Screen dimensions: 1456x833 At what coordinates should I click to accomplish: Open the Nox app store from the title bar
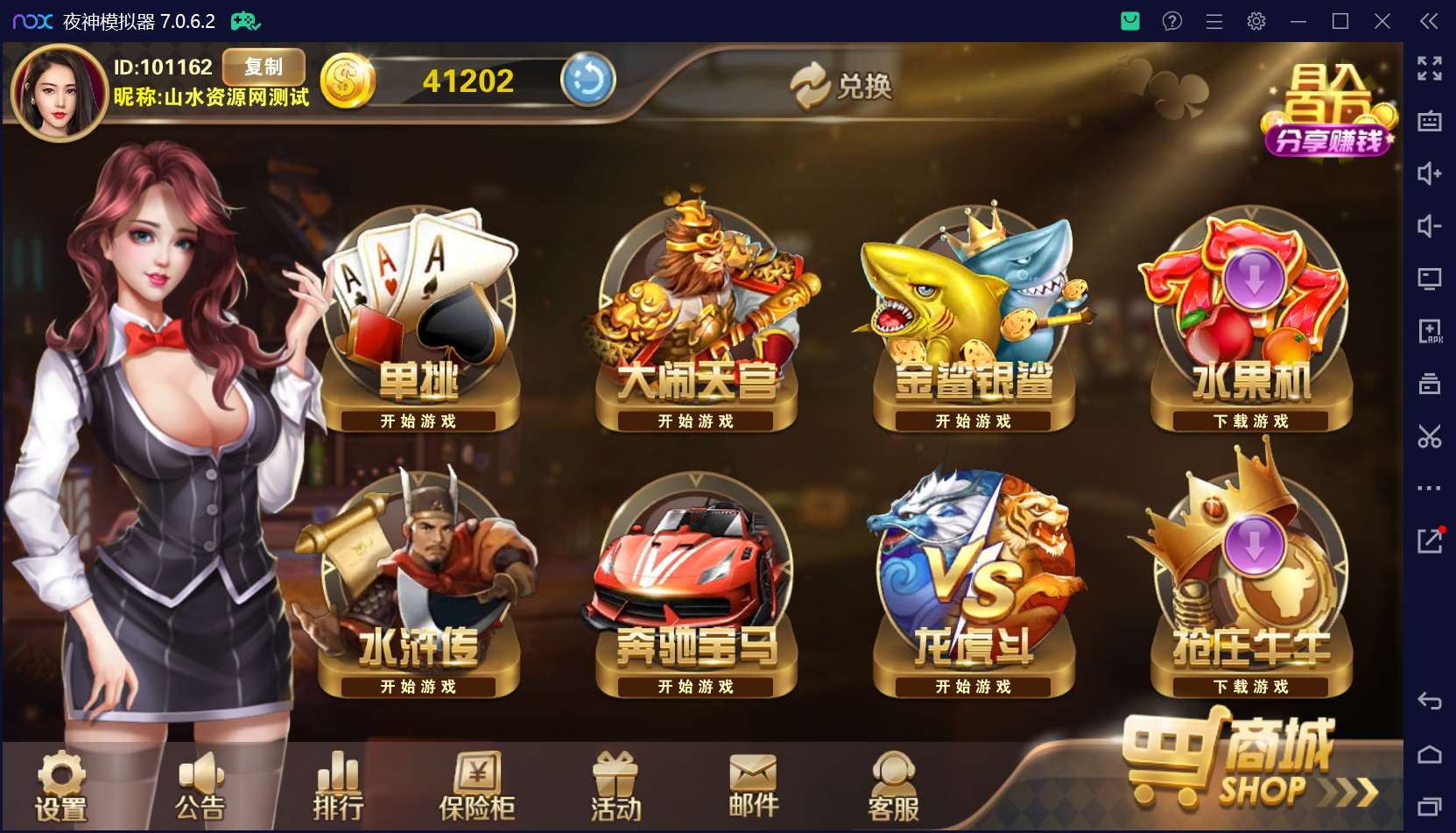(x=1129, y=21)
